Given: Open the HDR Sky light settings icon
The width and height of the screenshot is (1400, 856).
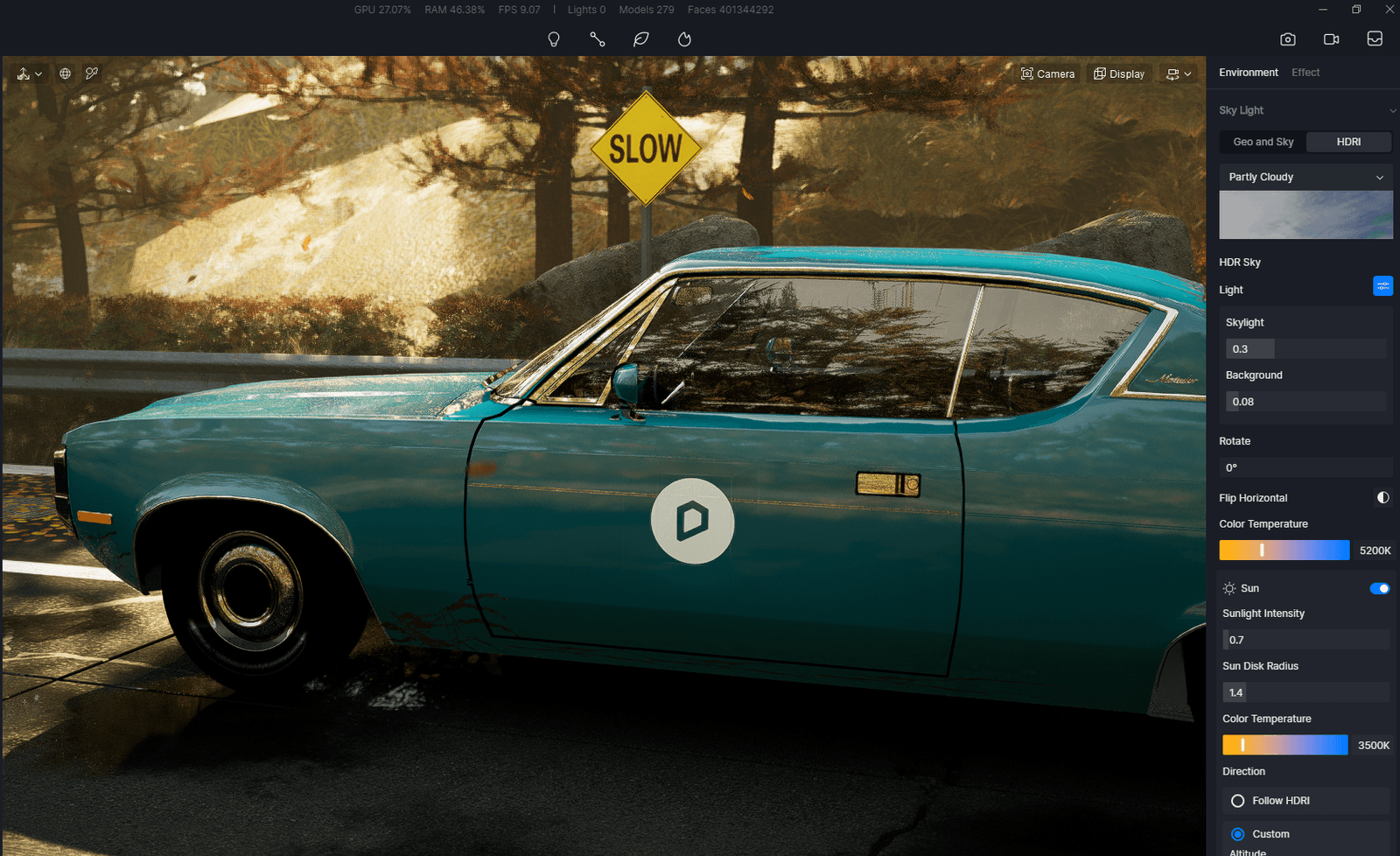Looking at the screenshot, I should coord(1382,285).
